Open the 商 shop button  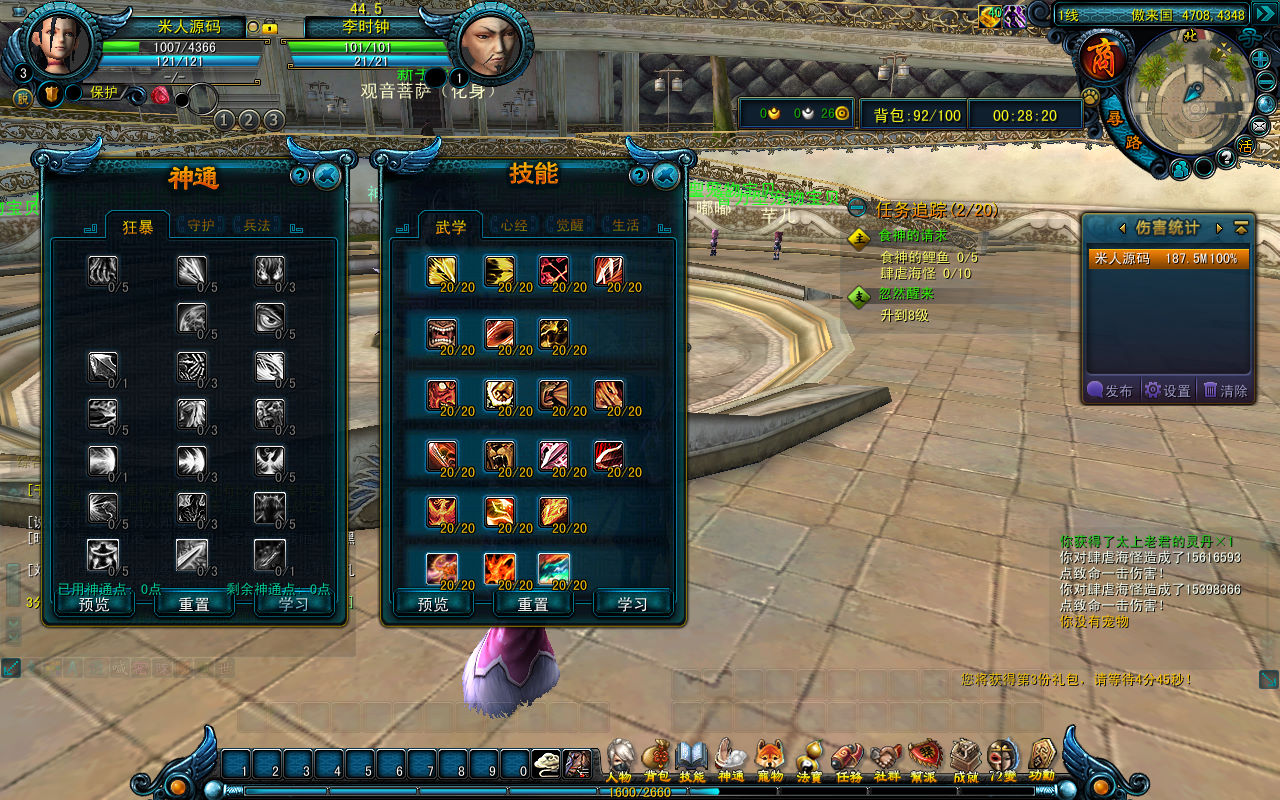point(1101,57)
